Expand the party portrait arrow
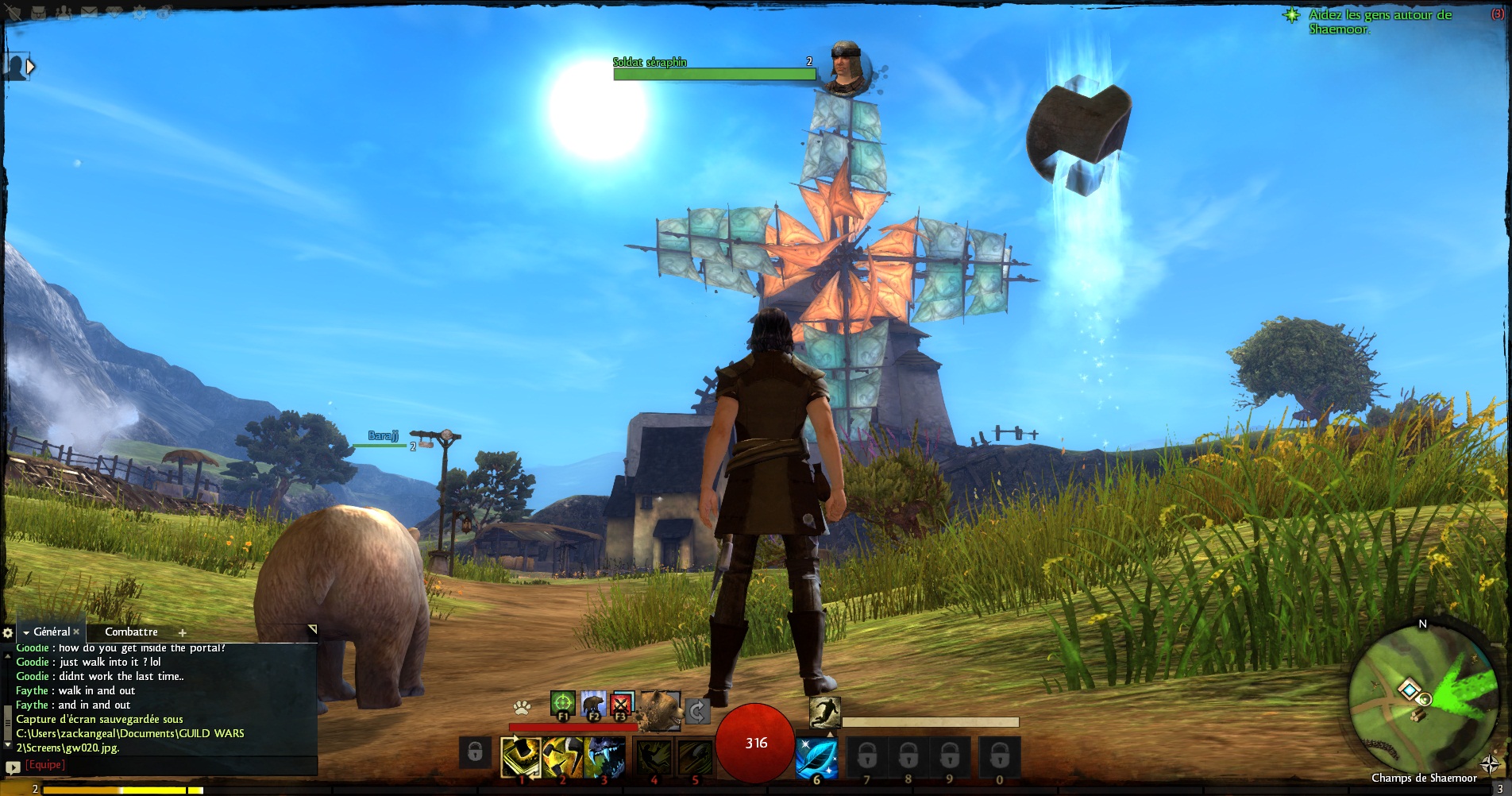 click(30, 67)
